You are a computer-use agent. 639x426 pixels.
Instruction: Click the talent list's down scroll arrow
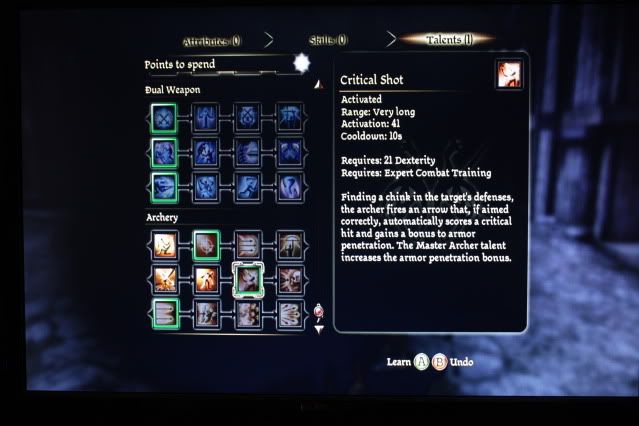click(x=319, y=328)
